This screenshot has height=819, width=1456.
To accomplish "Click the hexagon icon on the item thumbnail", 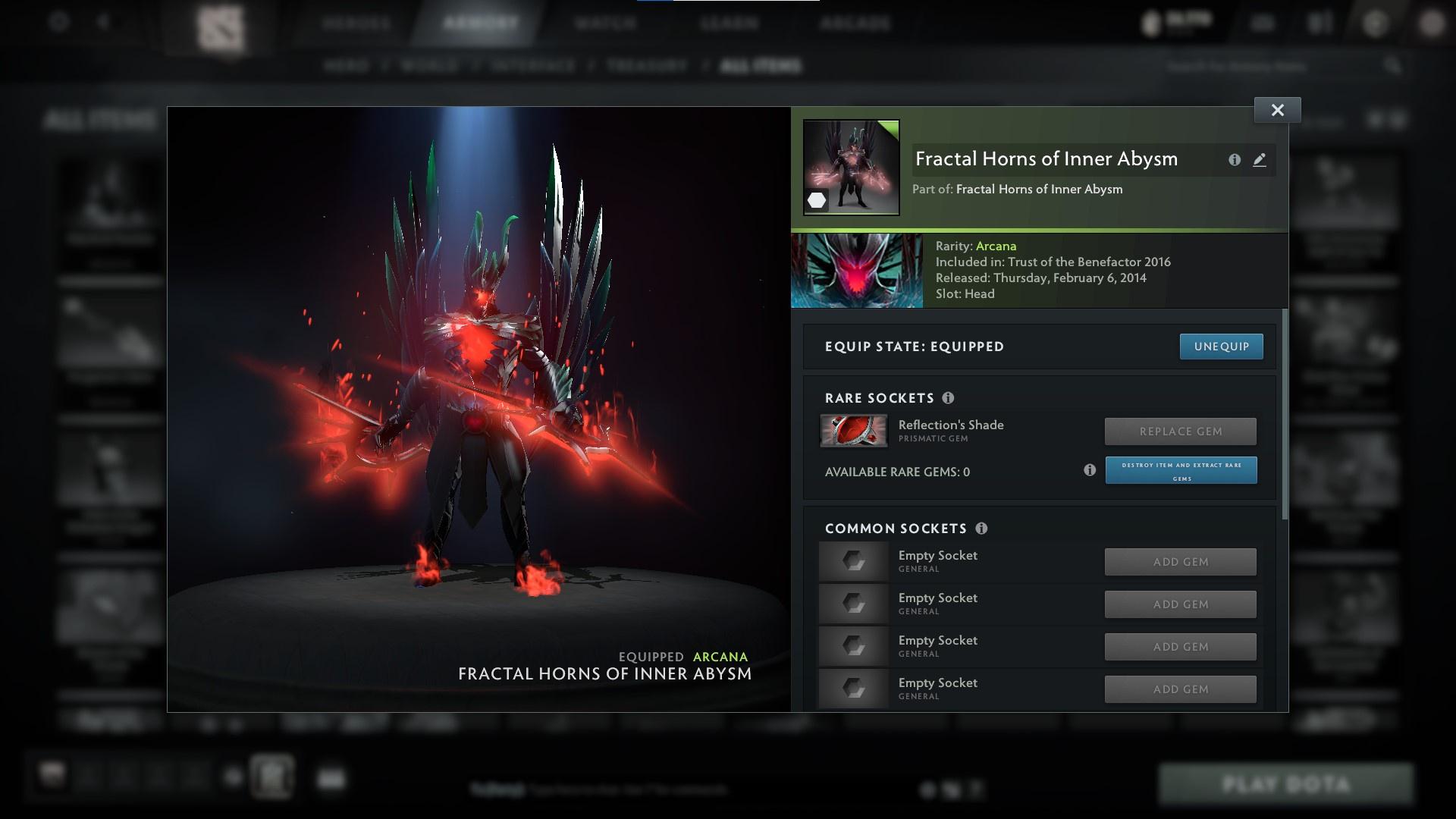I will coord(816,199).
